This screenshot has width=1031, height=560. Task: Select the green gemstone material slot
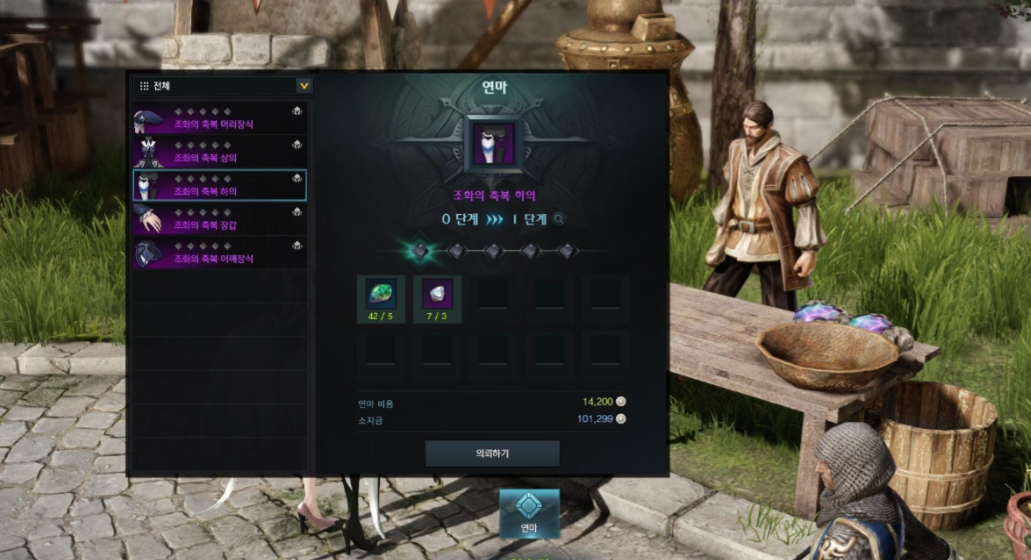pyautogui.click(x=382, y=299)
